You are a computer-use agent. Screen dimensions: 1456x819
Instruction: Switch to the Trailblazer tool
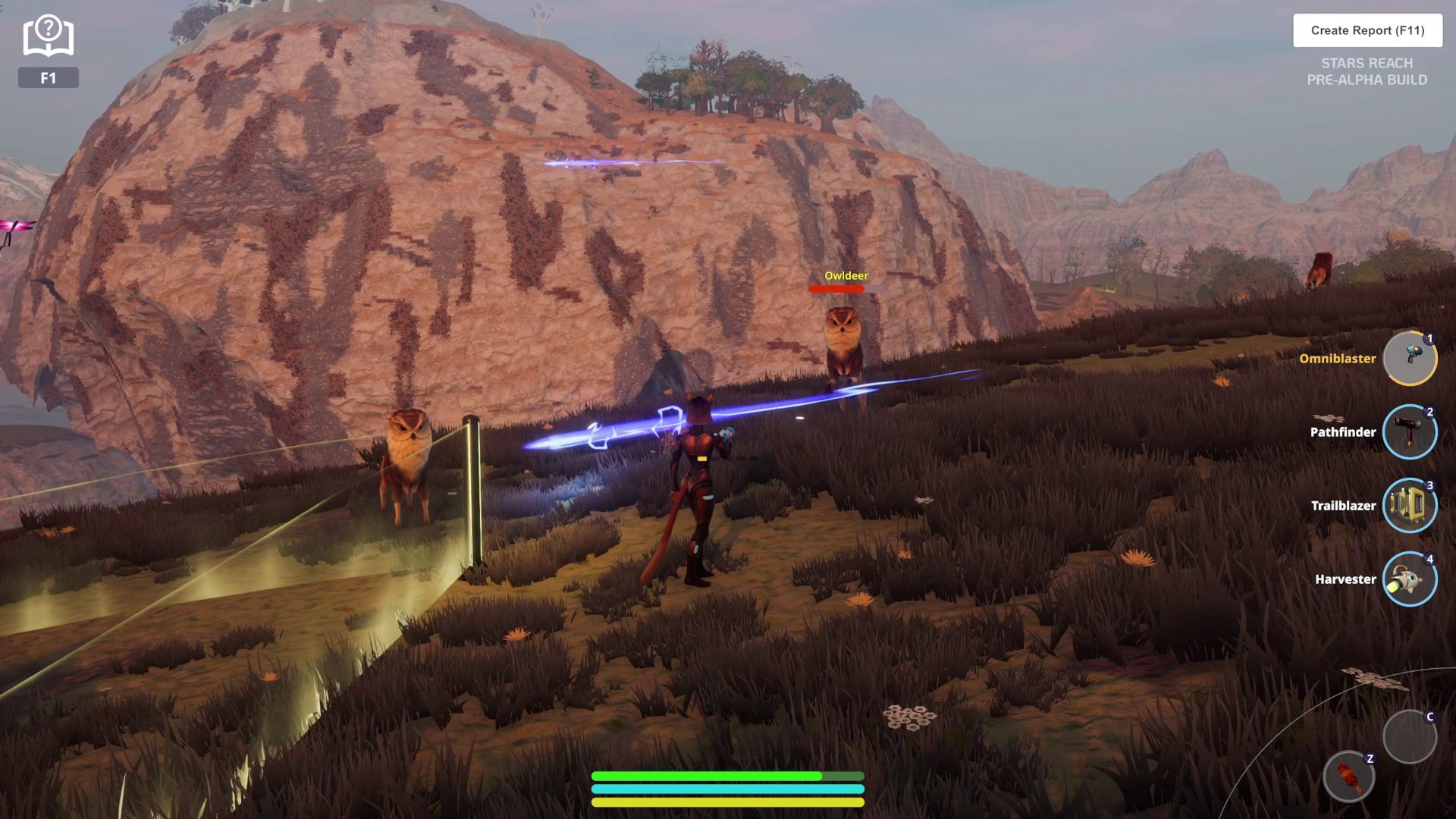(x=1409, y=505)
